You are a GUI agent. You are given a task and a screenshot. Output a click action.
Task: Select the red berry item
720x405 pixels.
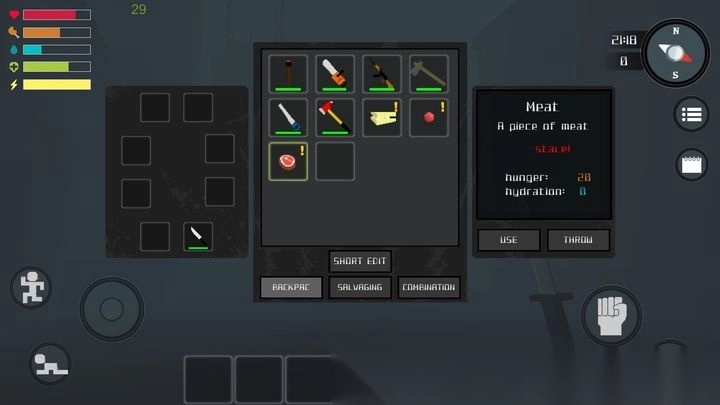click(428, 117)
